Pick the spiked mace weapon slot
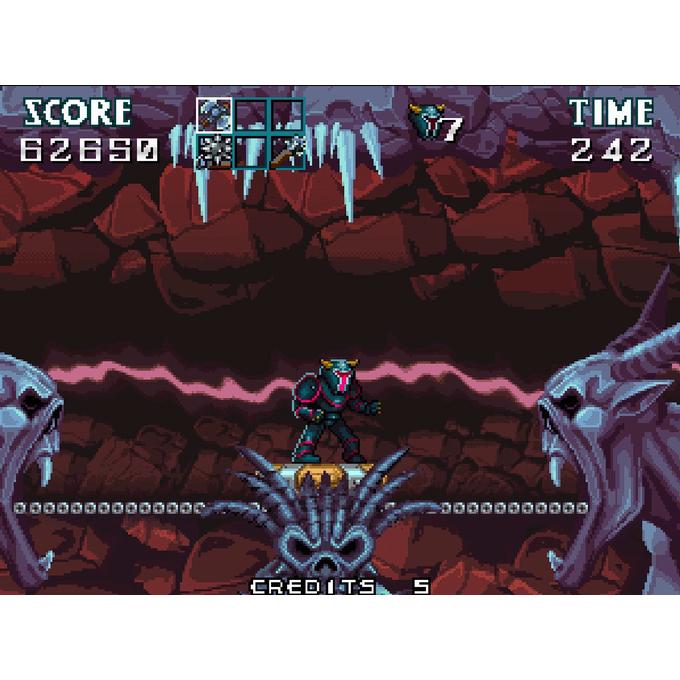680x680 pixels. (x=288, y=152)
